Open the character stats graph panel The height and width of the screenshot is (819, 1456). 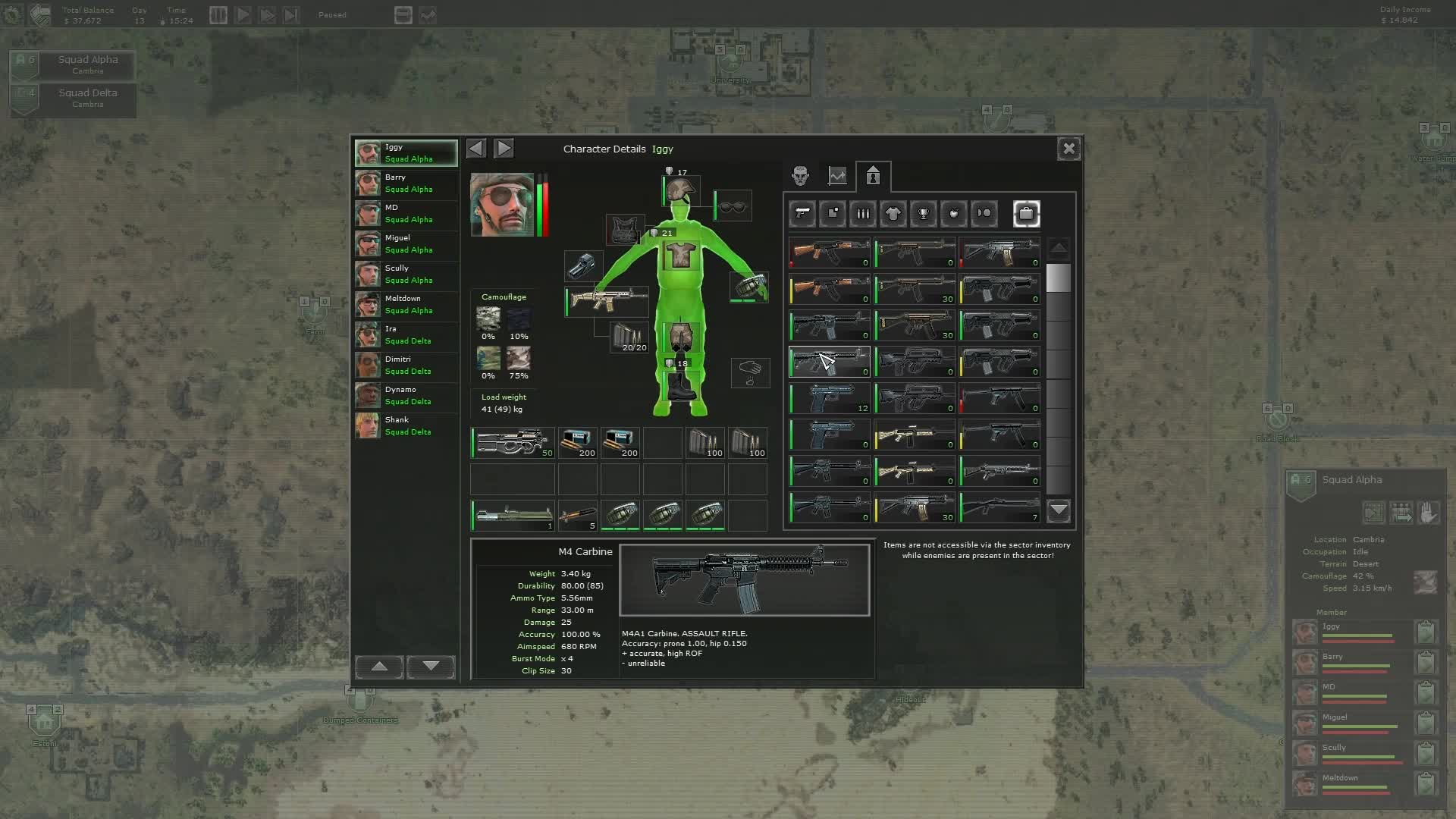(836, 175)
